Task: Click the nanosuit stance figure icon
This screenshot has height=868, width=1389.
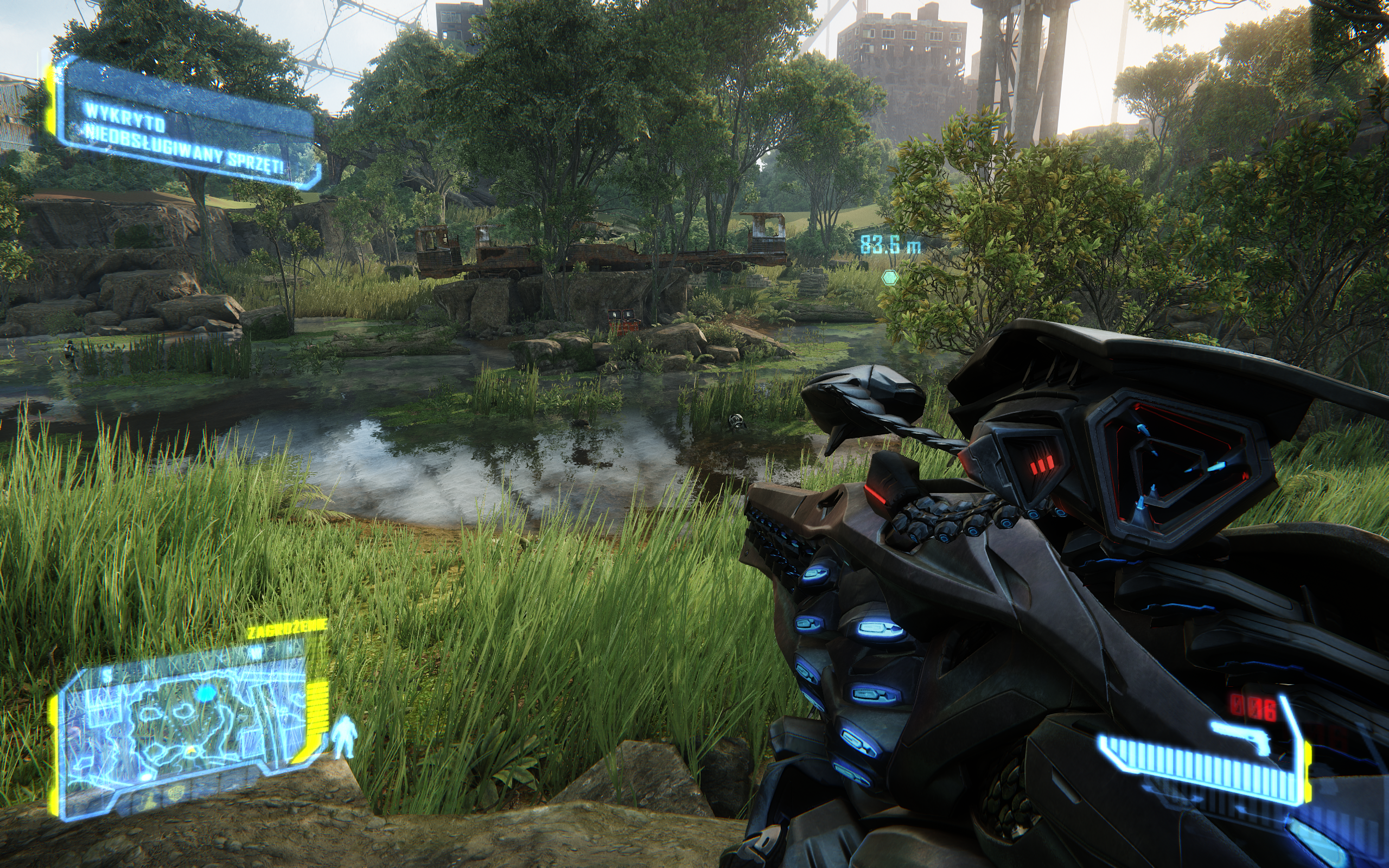Action: click(x=344, y=737)
